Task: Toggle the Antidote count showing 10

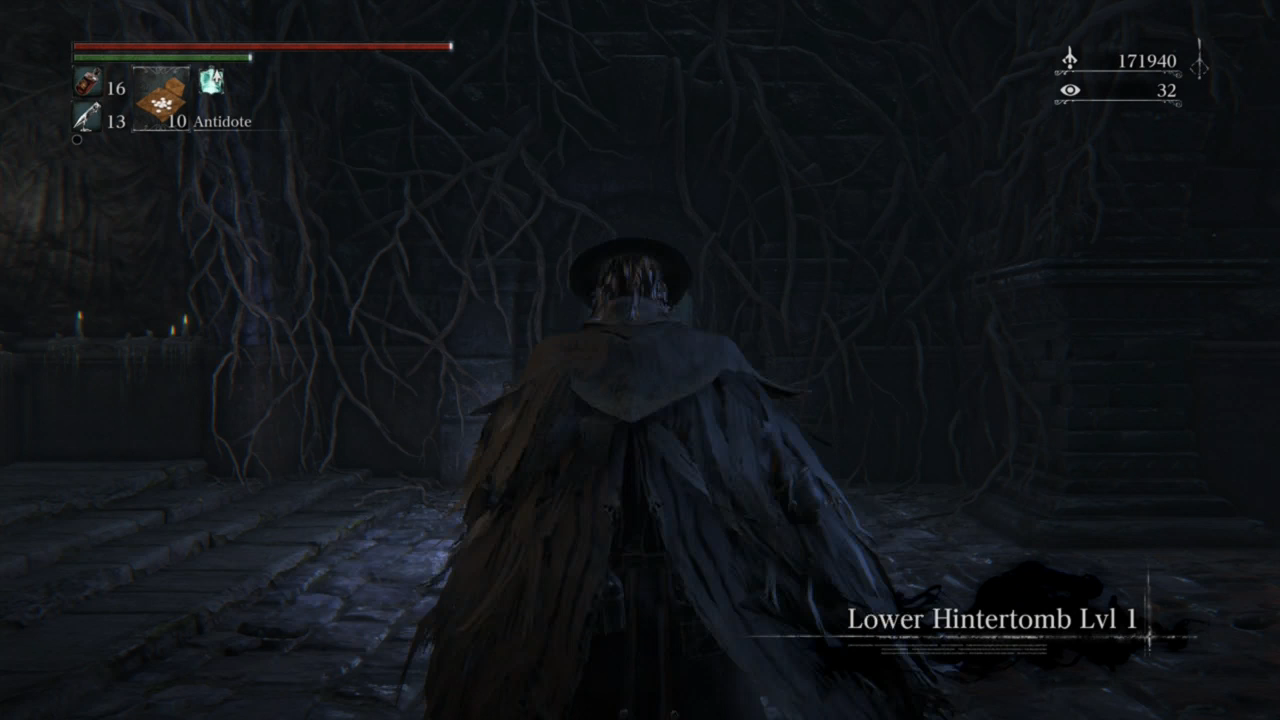Action: point(178,121)
